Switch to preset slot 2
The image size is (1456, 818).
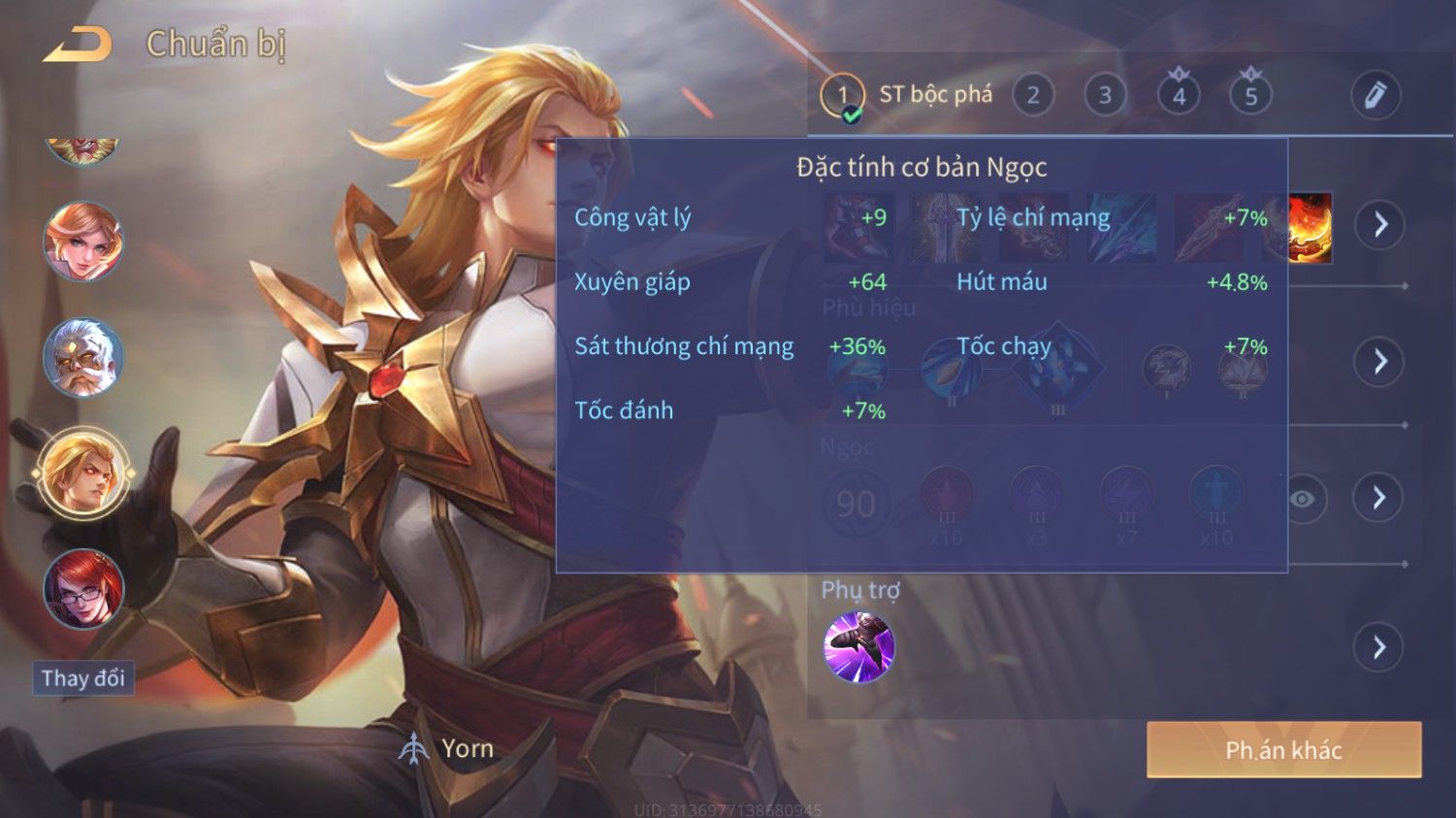point(1033,96)
